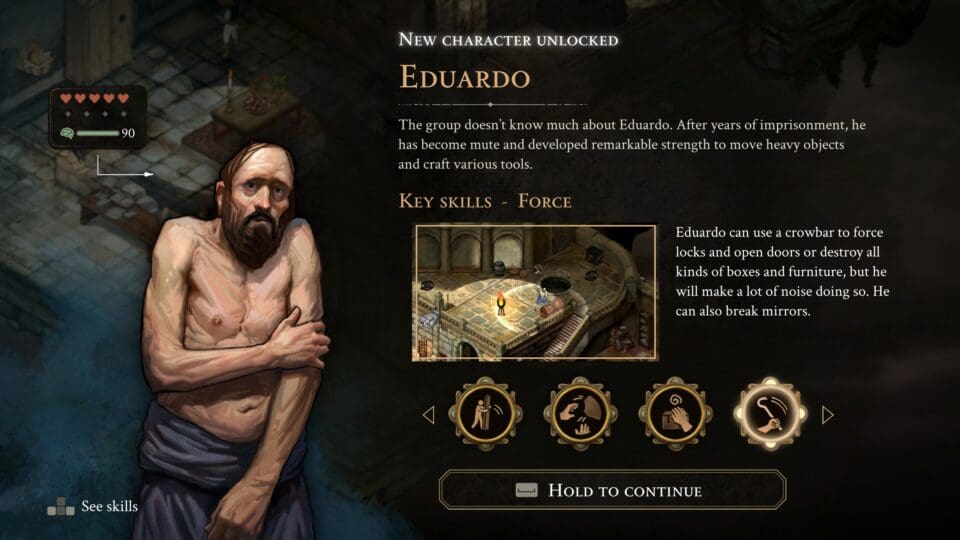960x540 pixels.
Task: Open the See skills option
Action: (x=93, y=506)
